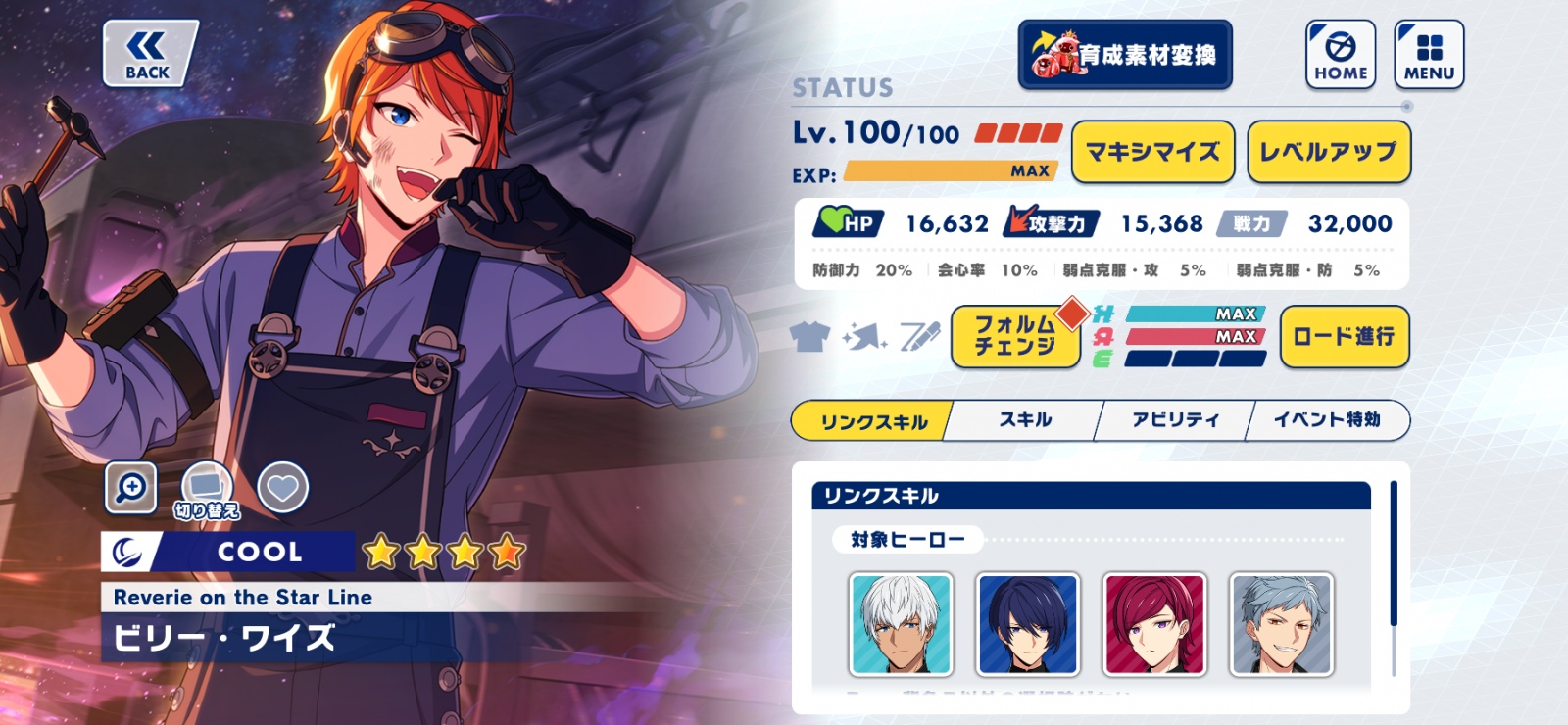This screenshot has height=725, width=1568.
Task: Select the レベルアップ button
Action: click(1329, 152)
